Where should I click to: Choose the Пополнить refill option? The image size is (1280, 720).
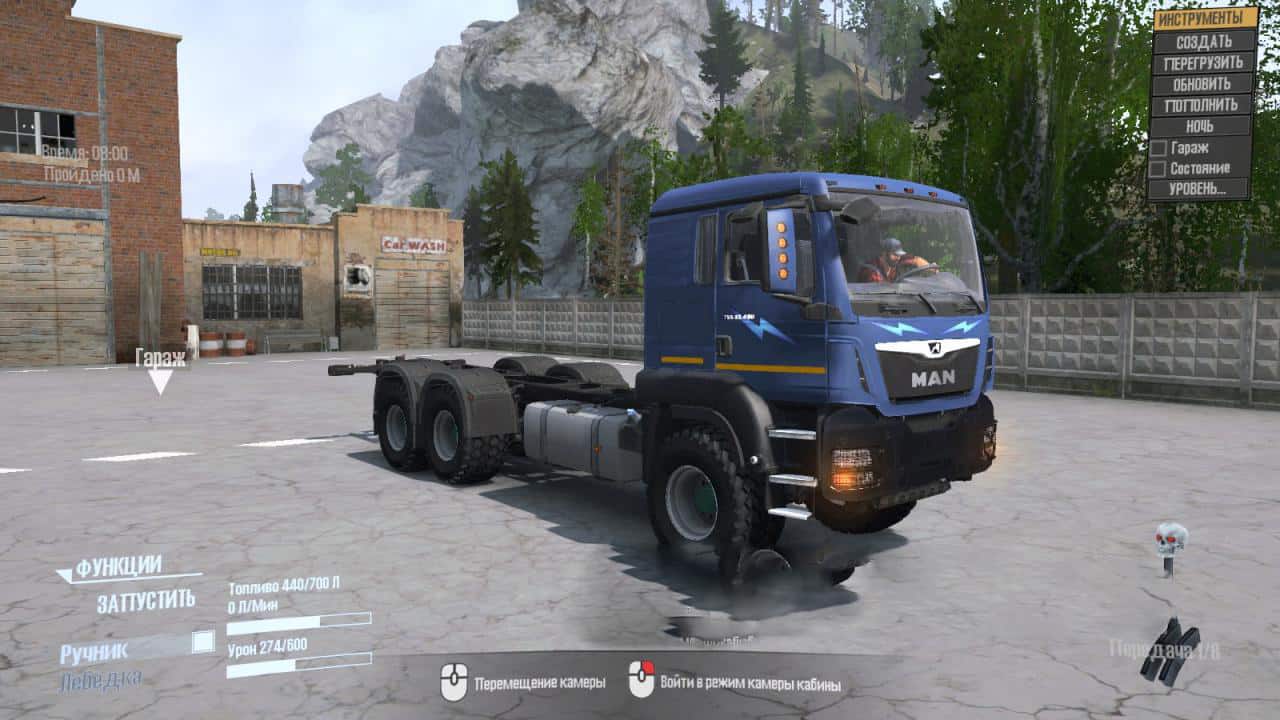click(1203, 104)
